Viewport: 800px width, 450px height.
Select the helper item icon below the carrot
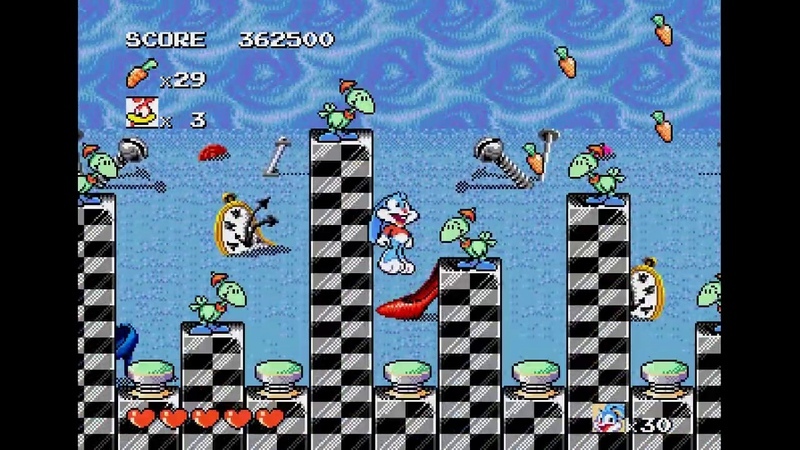pyautogui.click(x=141, y=113)
